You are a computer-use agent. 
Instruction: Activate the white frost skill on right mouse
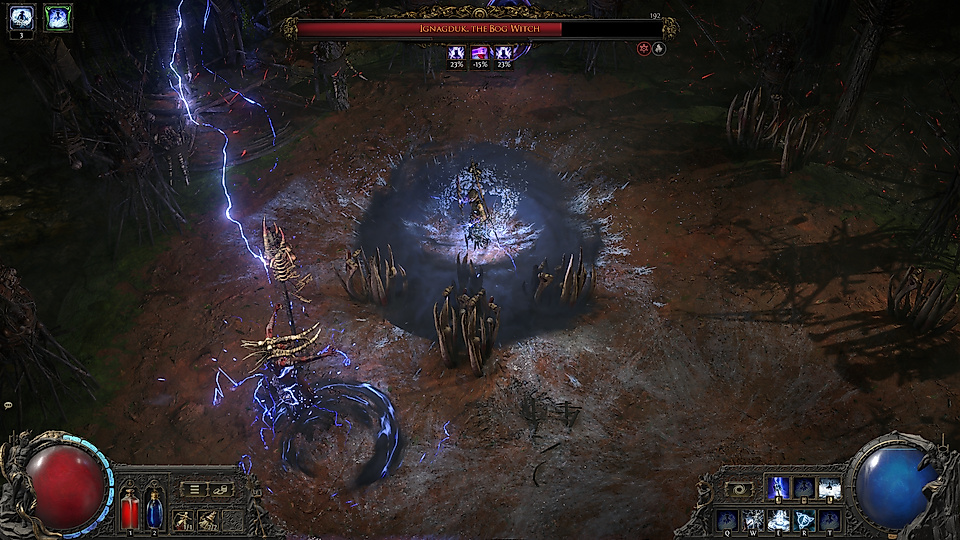(829, 488)
